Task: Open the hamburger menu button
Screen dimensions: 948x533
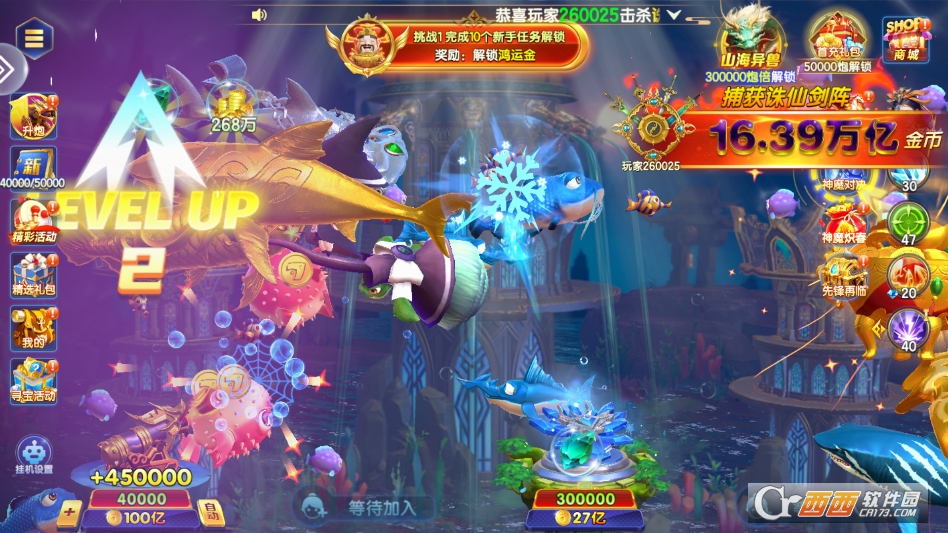Action: [34, 38]
